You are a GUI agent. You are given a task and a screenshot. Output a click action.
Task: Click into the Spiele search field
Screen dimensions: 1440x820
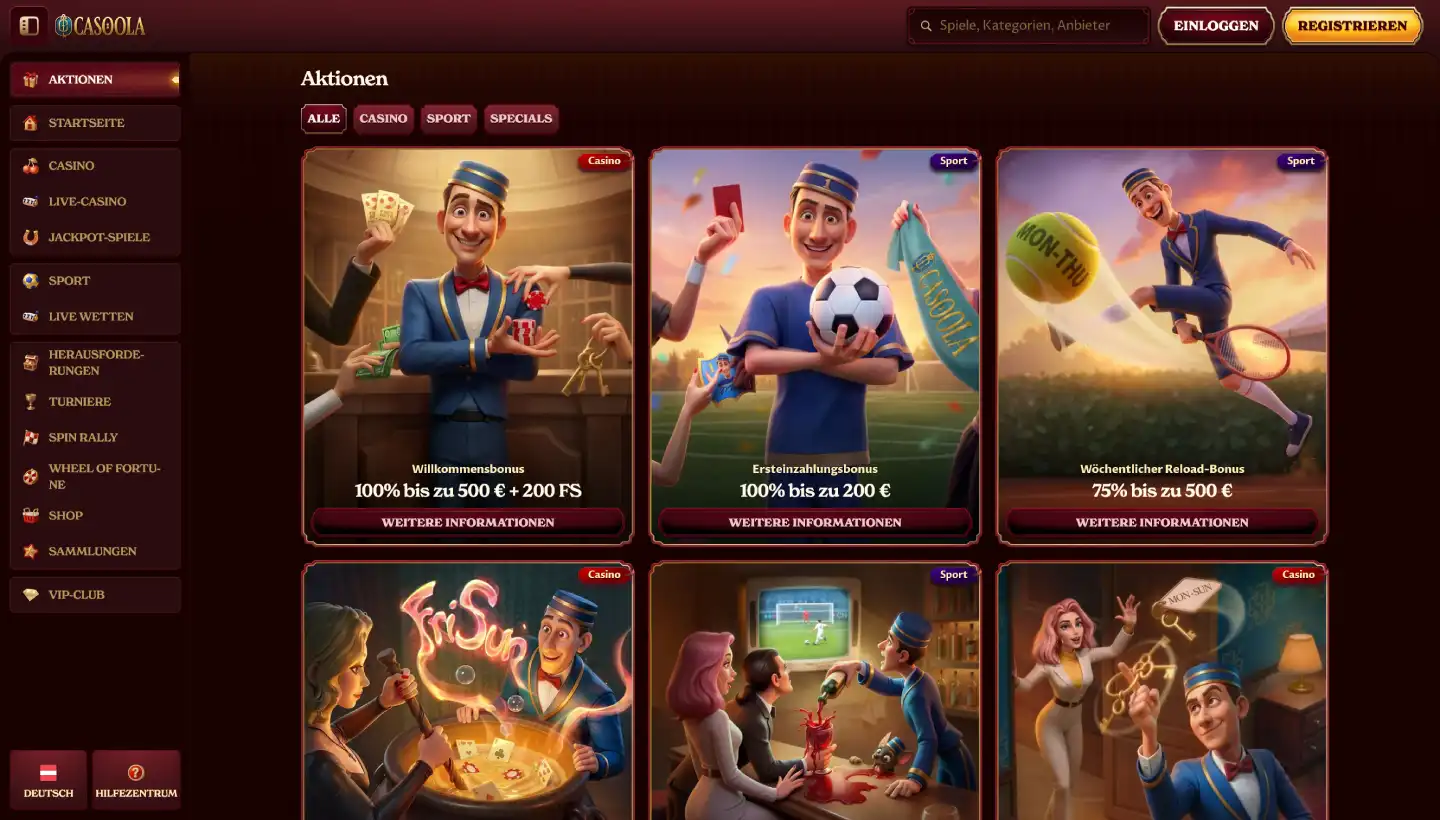point(1028,25)
